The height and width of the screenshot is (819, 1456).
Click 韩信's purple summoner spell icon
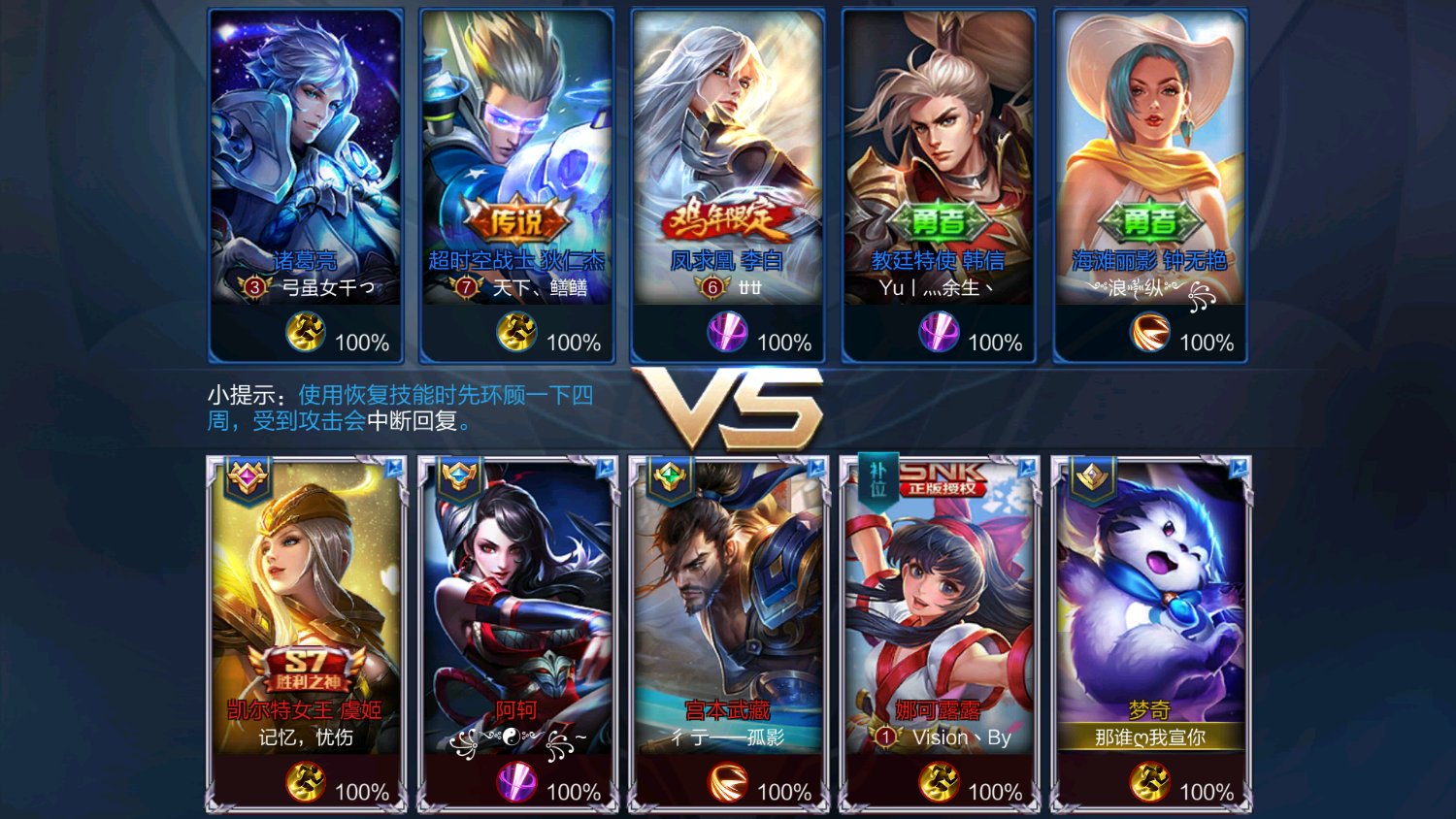[x=938, y=333]
